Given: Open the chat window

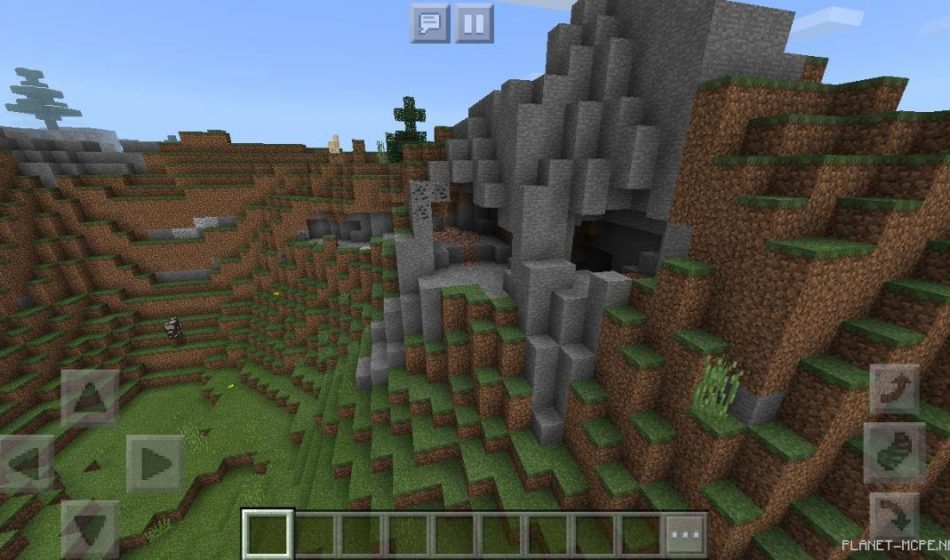Looking at the screenshot, I should coord(430,23).
